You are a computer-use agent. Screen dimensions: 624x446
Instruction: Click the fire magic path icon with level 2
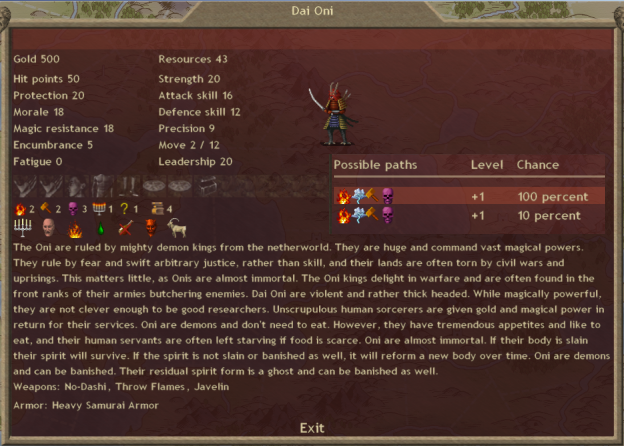pos(21,208)
